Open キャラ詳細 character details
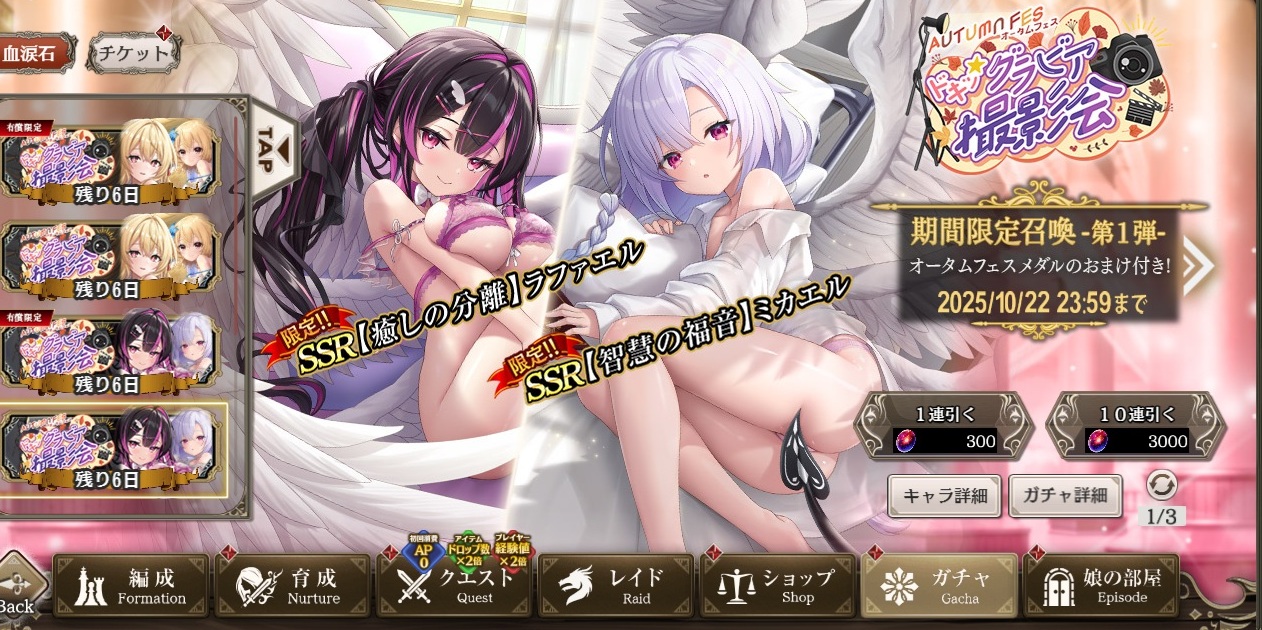The width and height of the screenshot is (1262, 630). (944, 496)
